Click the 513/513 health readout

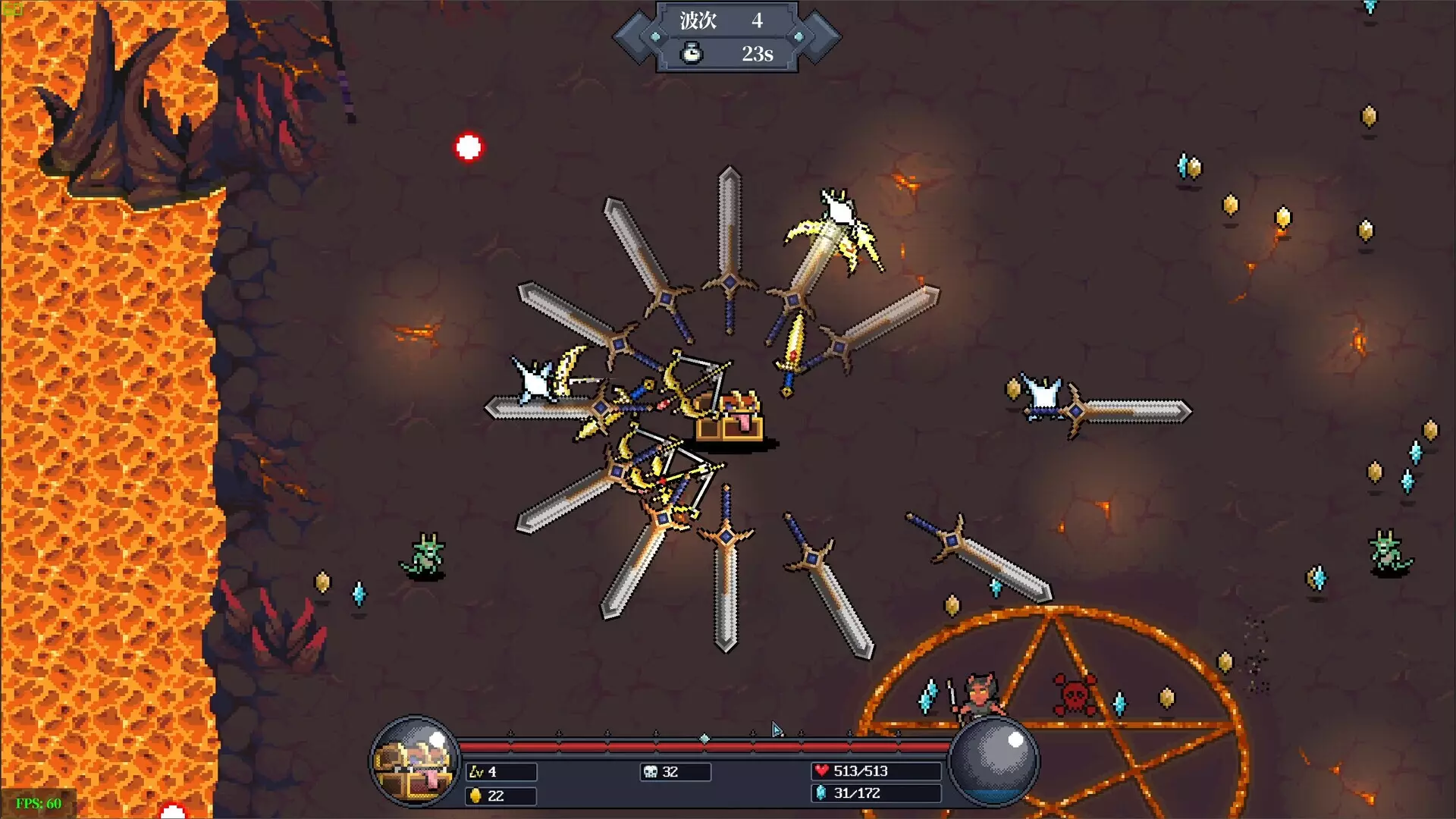click(x=876, y=771)
